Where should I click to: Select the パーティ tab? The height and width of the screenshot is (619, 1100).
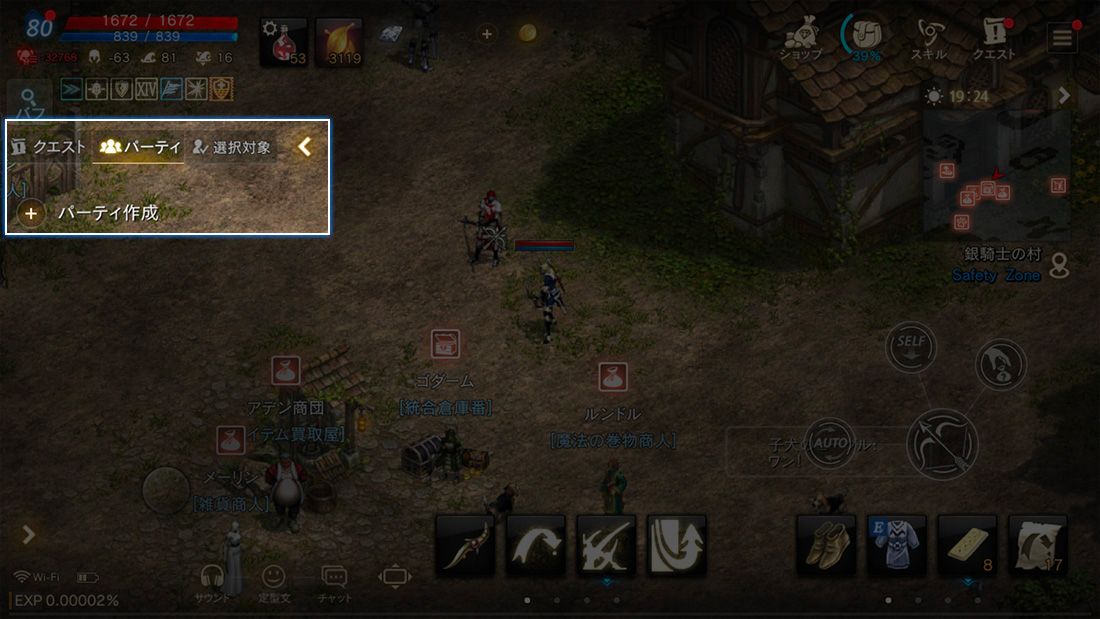coord(140,147)
